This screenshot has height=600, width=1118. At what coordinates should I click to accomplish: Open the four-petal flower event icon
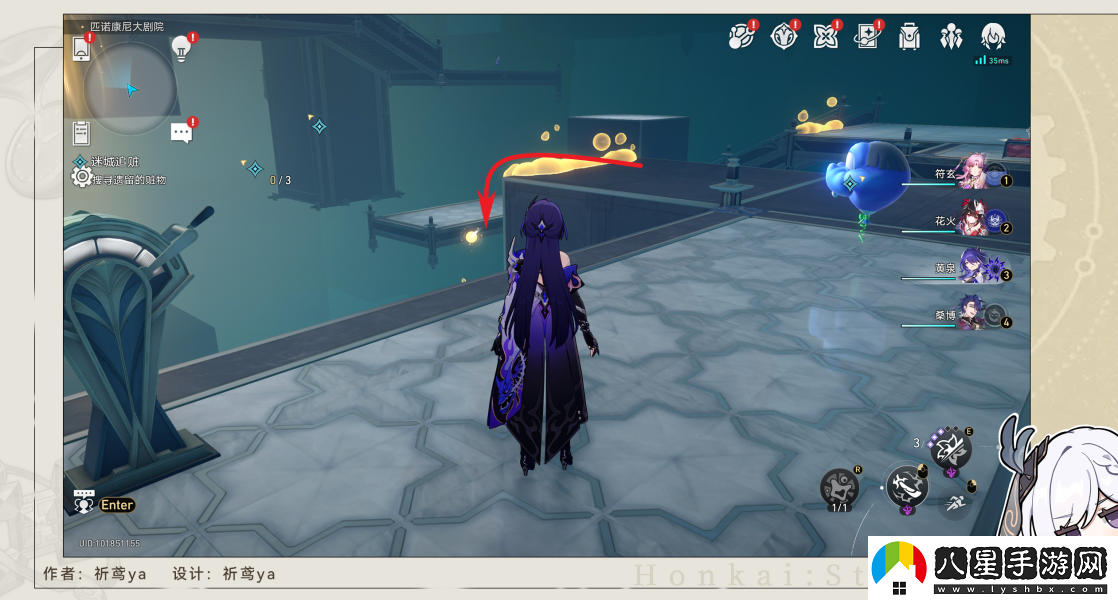pos(826,37)
